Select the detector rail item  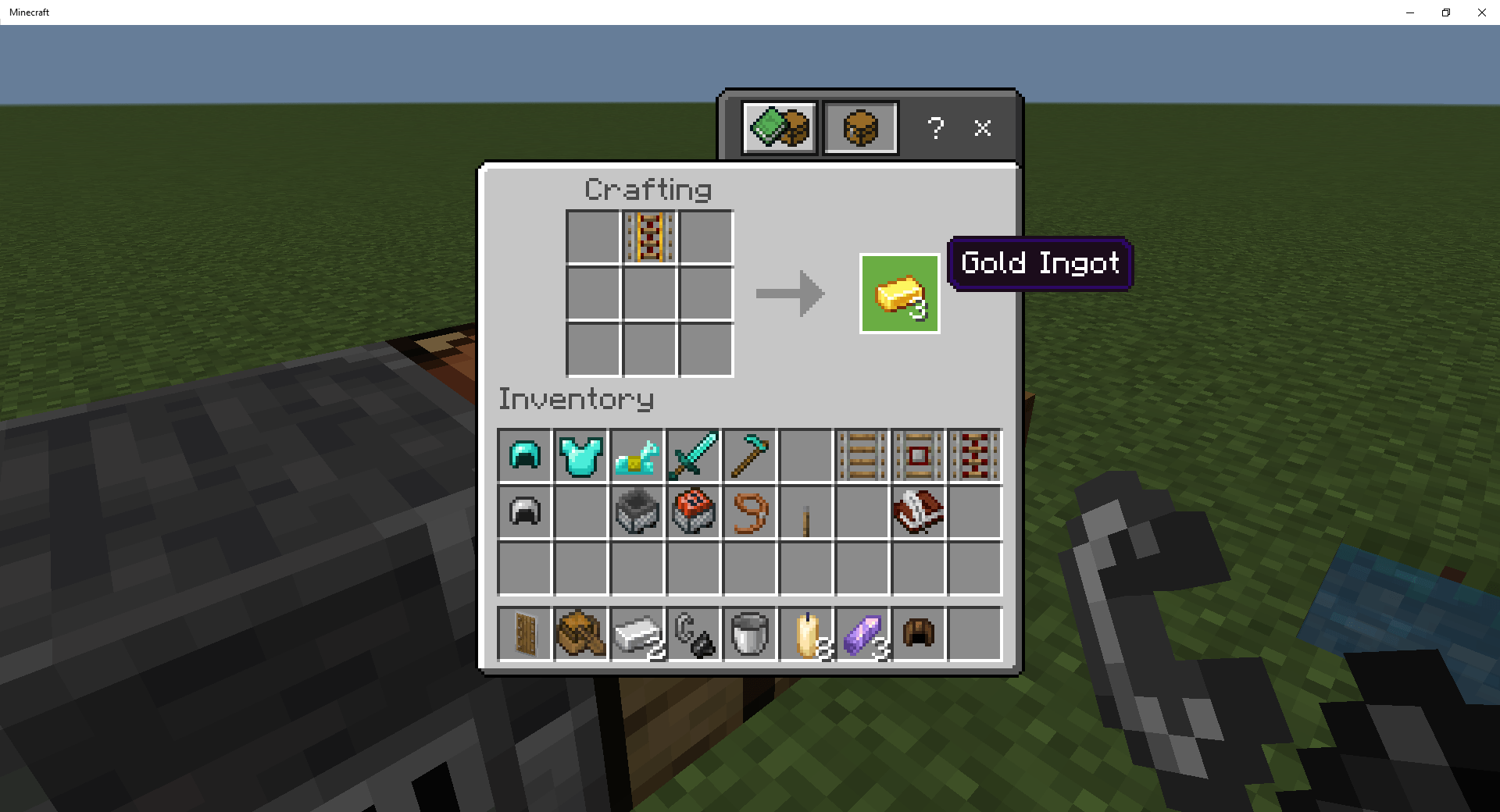coord(917,457)
